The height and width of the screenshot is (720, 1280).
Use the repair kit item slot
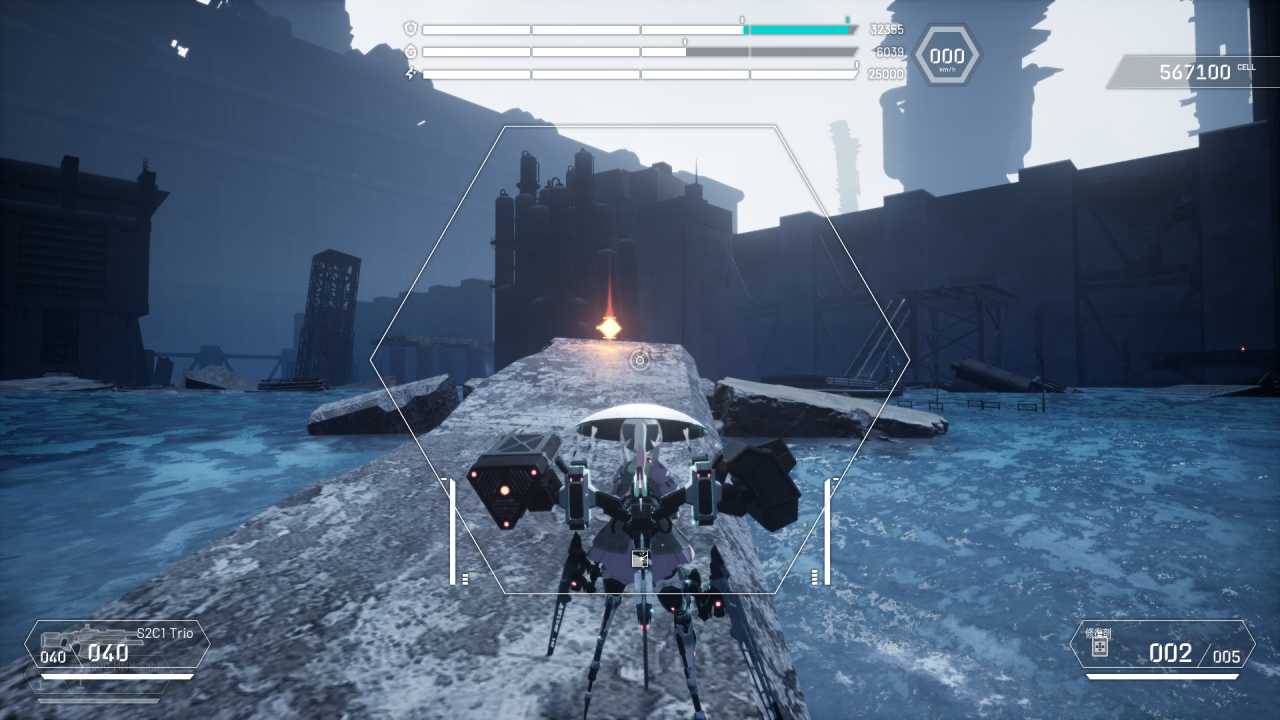point(1162,646)
